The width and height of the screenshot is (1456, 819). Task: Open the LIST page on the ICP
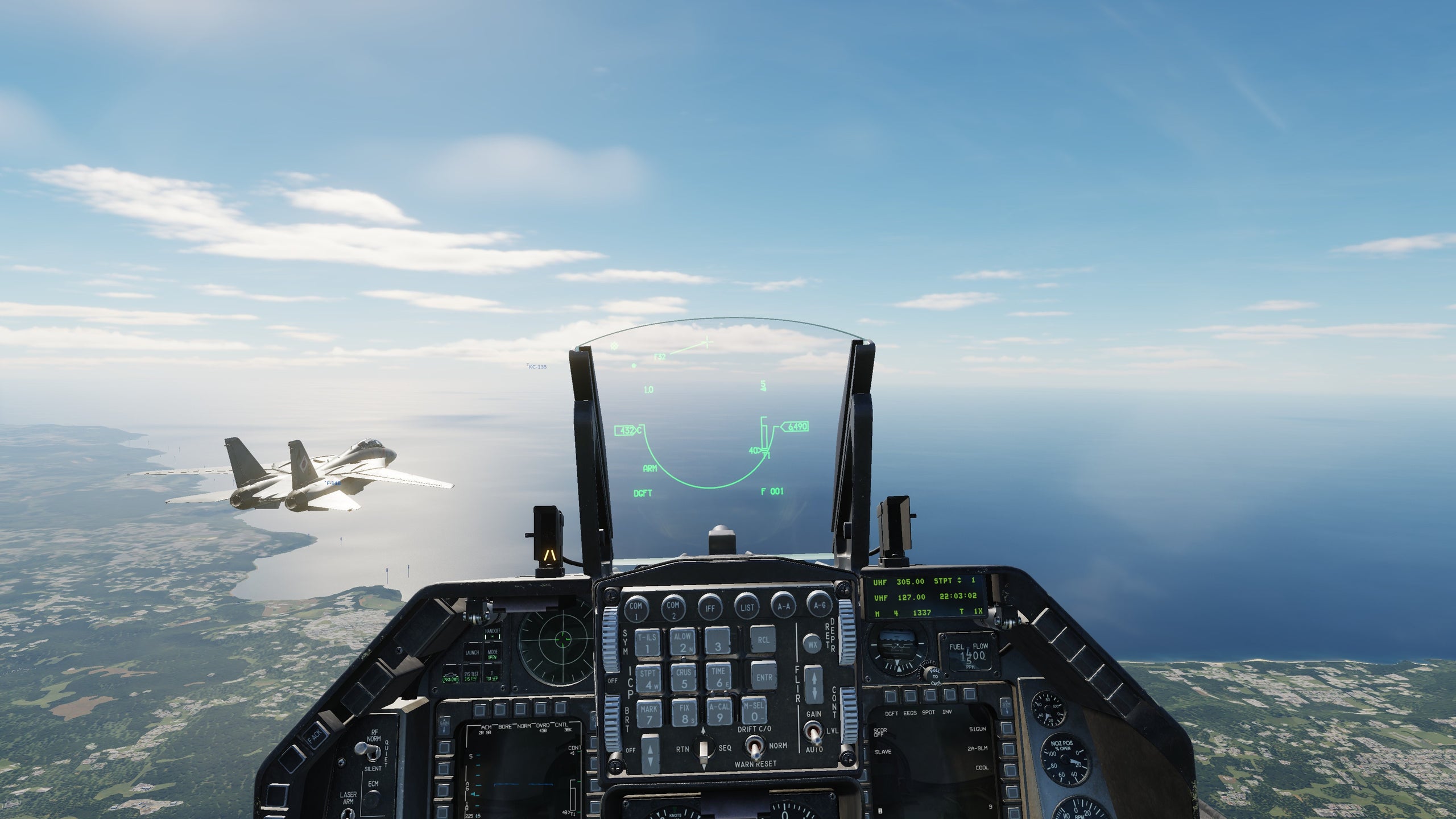[x=748, y=606]
